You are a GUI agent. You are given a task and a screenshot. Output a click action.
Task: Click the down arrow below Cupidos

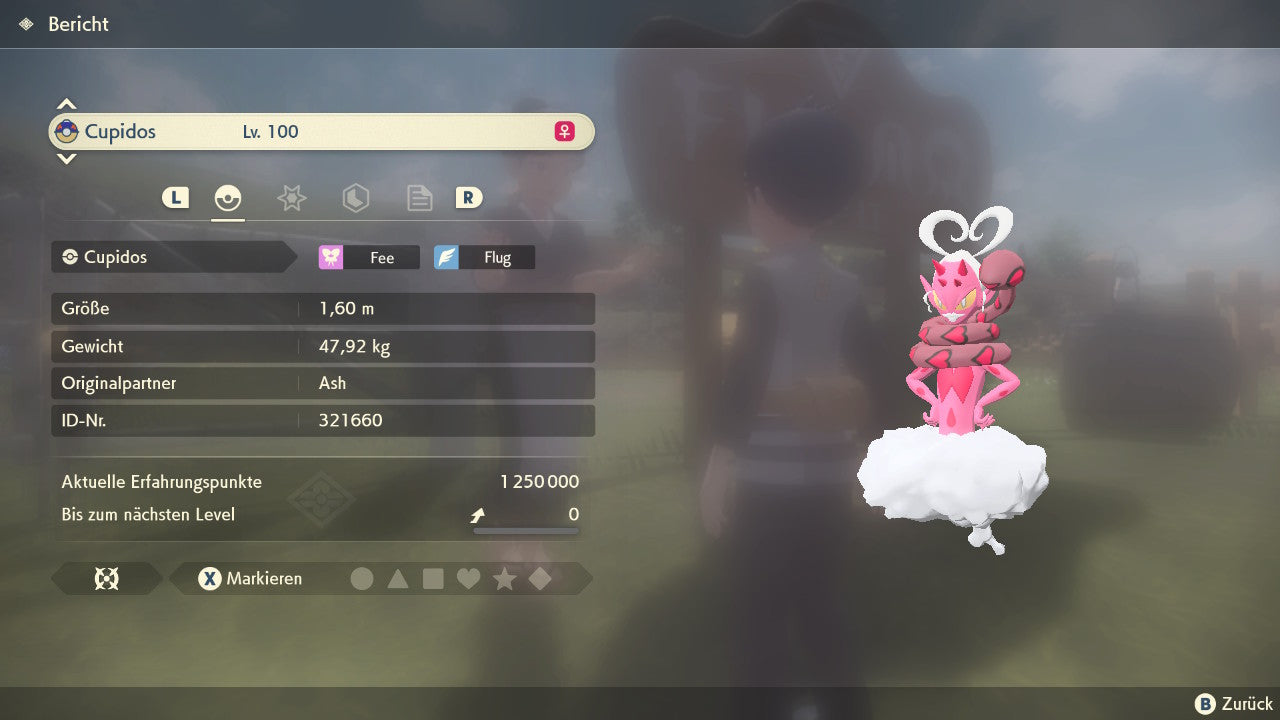tap(66, 158)
